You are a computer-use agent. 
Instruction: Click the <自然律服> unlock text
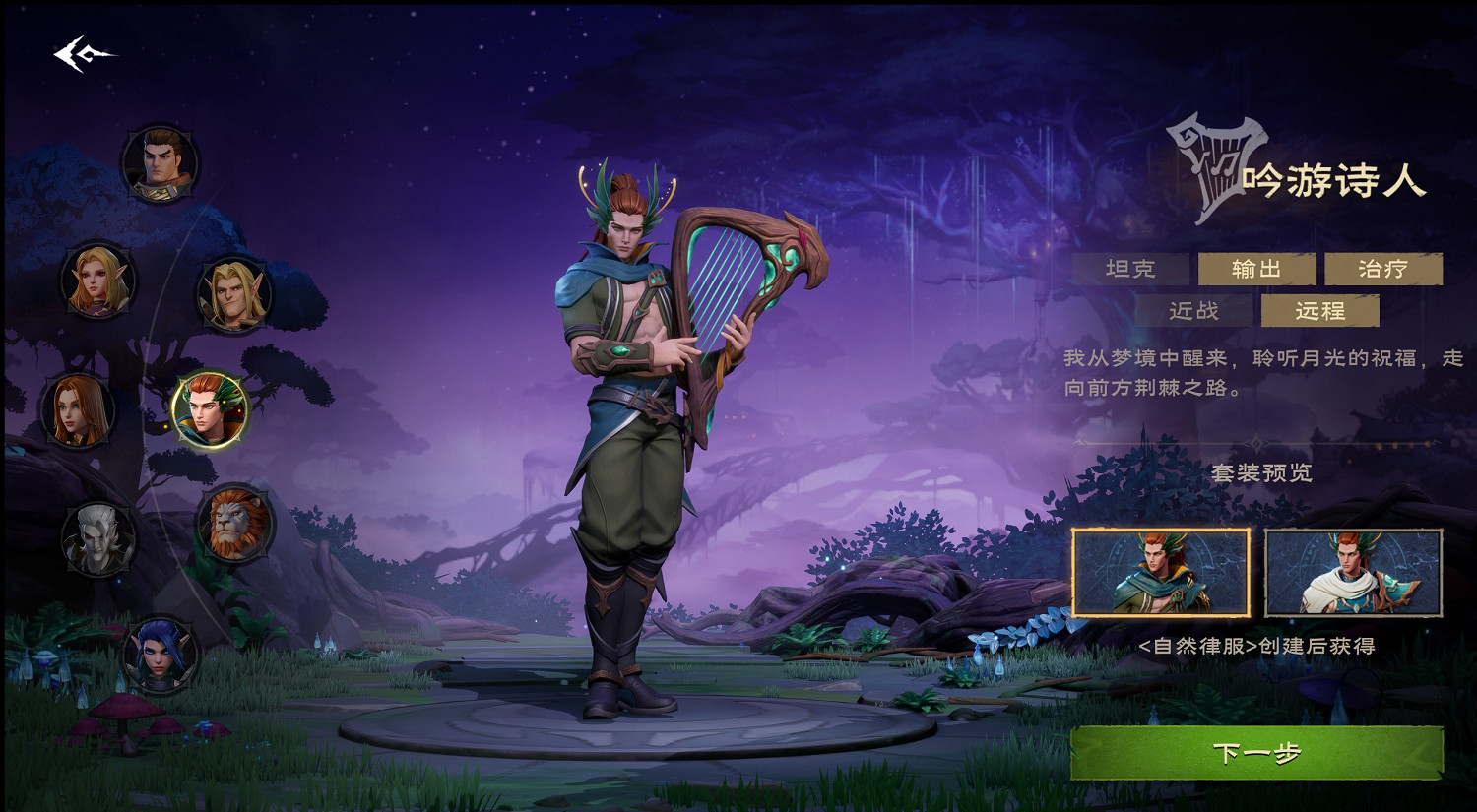point(1258,647)
